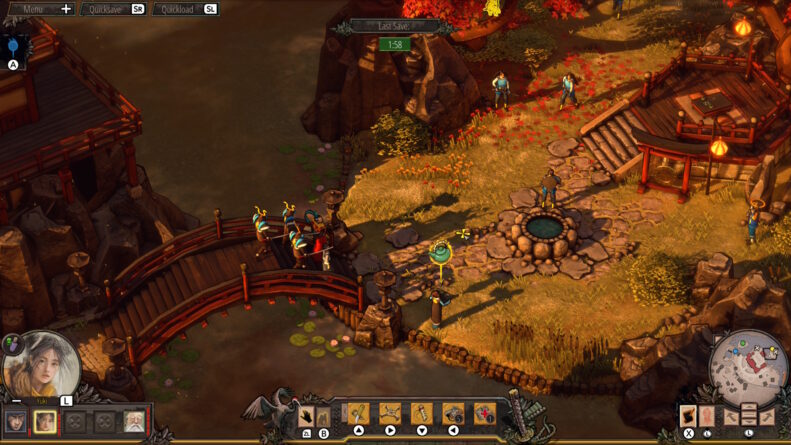Choose the dark-haired ninja character portrait
791x445 pixels.
(x=16, y=422)
